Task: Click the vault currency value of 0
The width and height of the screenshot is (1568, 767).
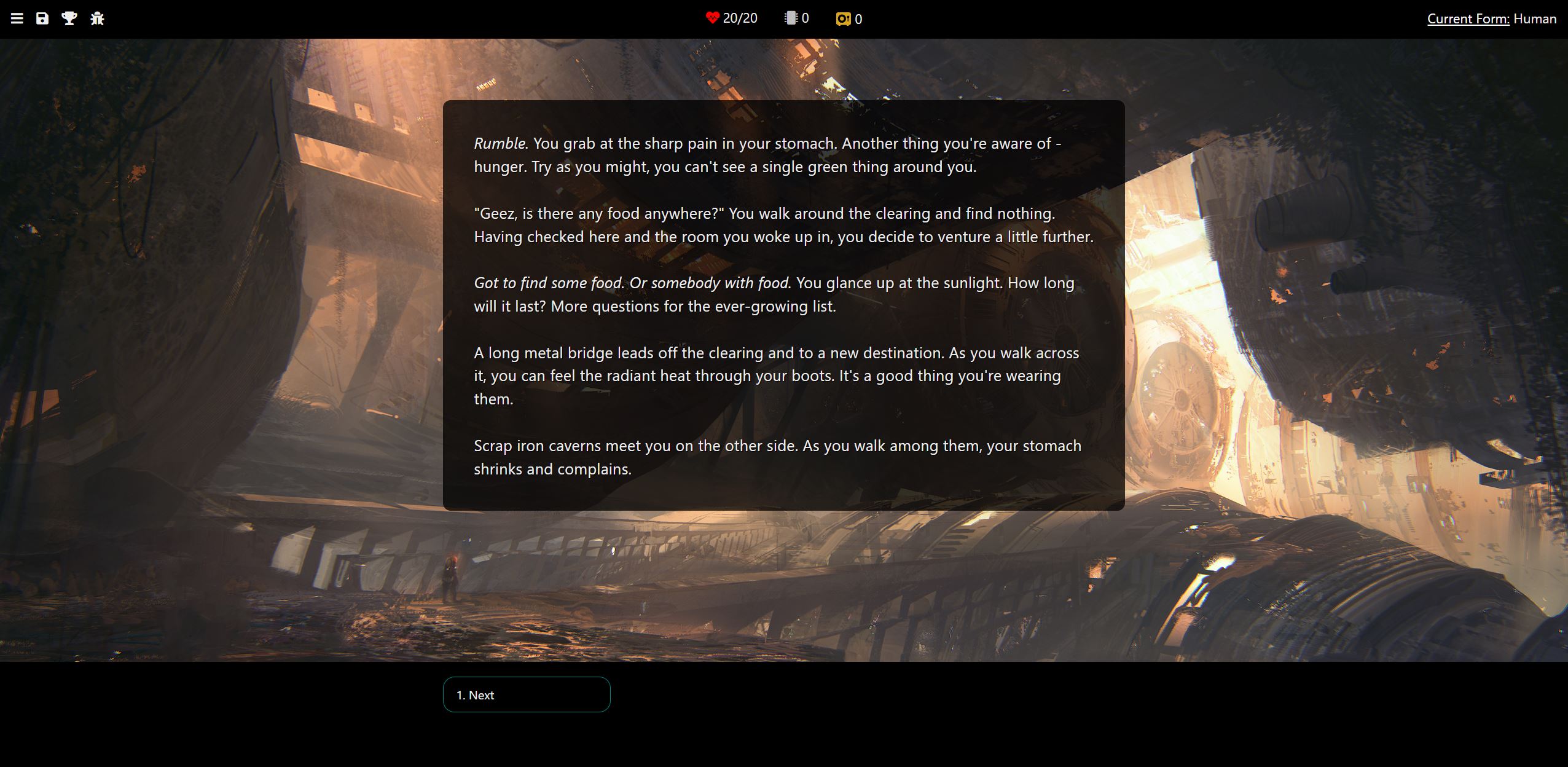Action: 858,19
